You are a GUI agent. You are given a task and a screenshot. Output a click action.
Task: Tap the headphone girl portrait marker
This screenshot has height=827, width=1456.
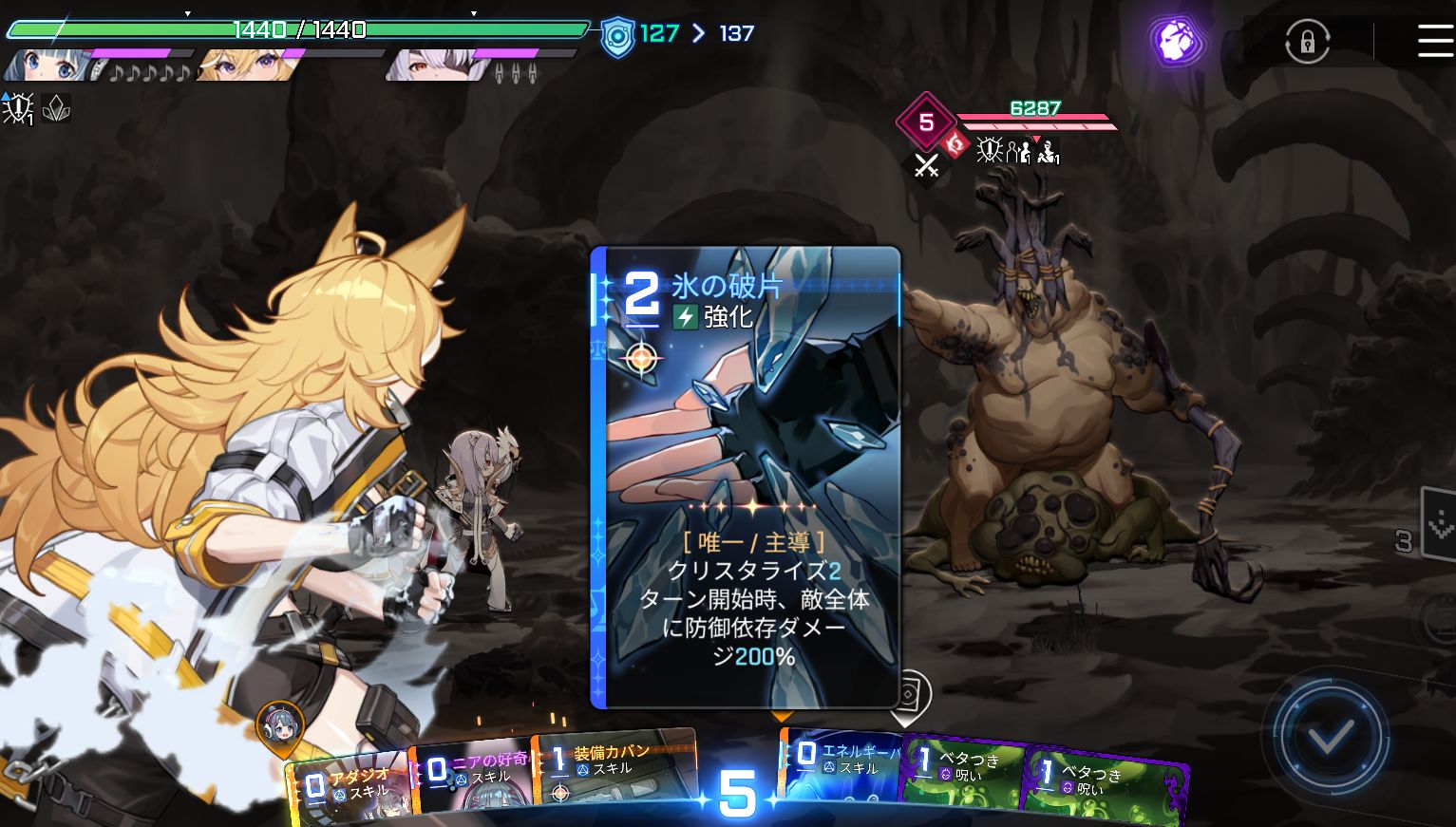pyautogui.click(x=281, y=725)
